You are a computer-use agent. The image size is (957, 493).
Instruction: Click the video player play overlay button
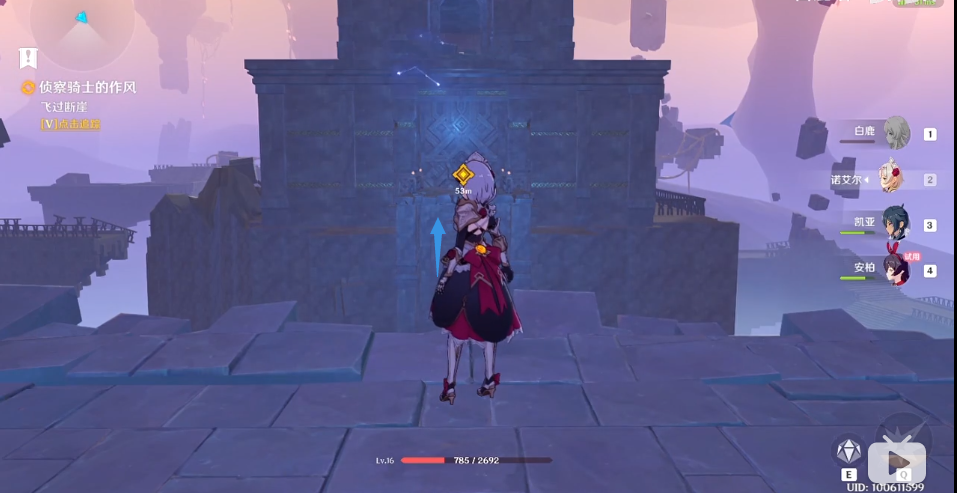coord(896,461)
